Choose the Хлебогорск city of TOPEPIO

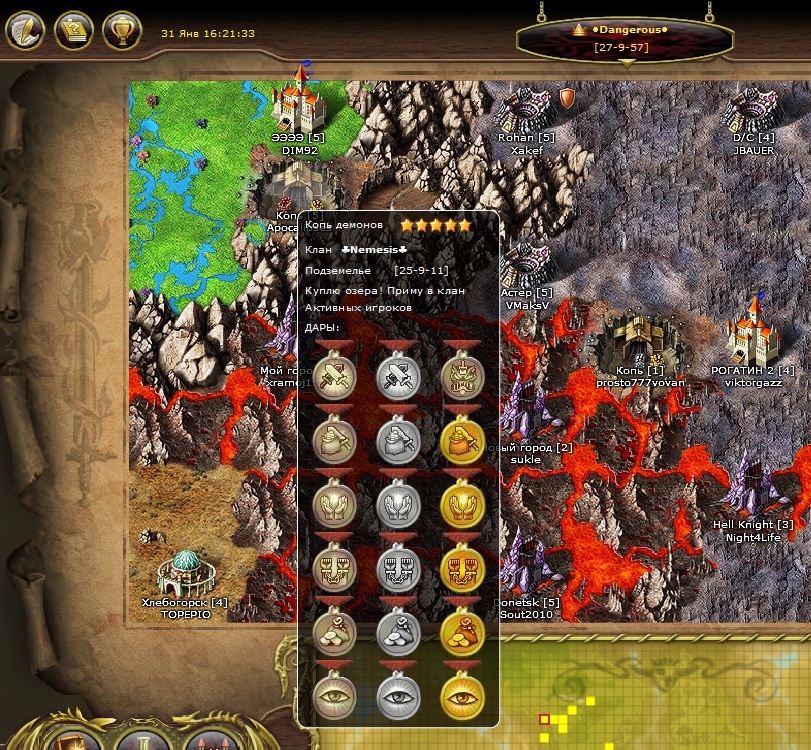click(x=187, y=573)
